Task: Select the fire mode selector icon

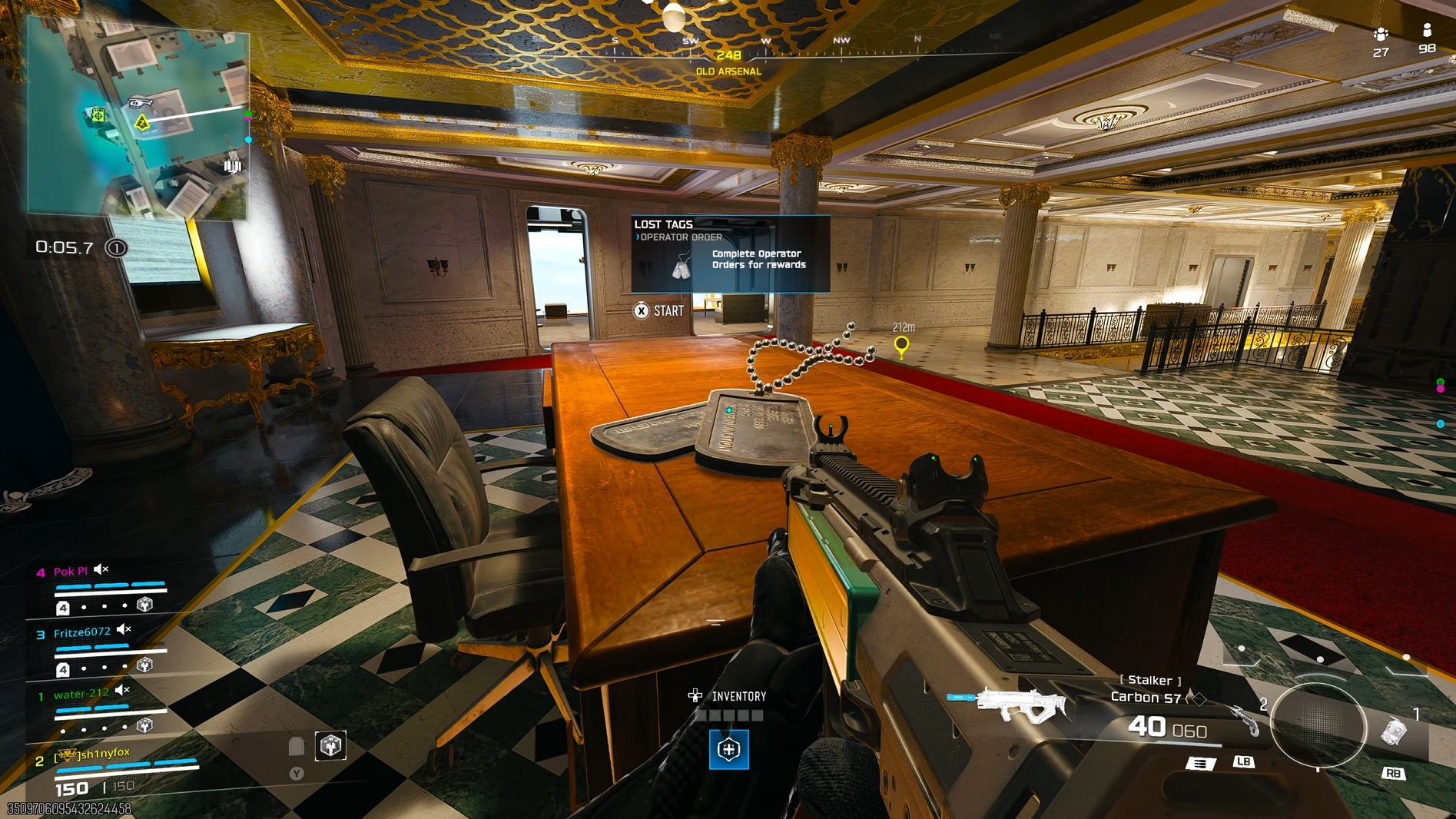Action: click(x=1200, y=763)
